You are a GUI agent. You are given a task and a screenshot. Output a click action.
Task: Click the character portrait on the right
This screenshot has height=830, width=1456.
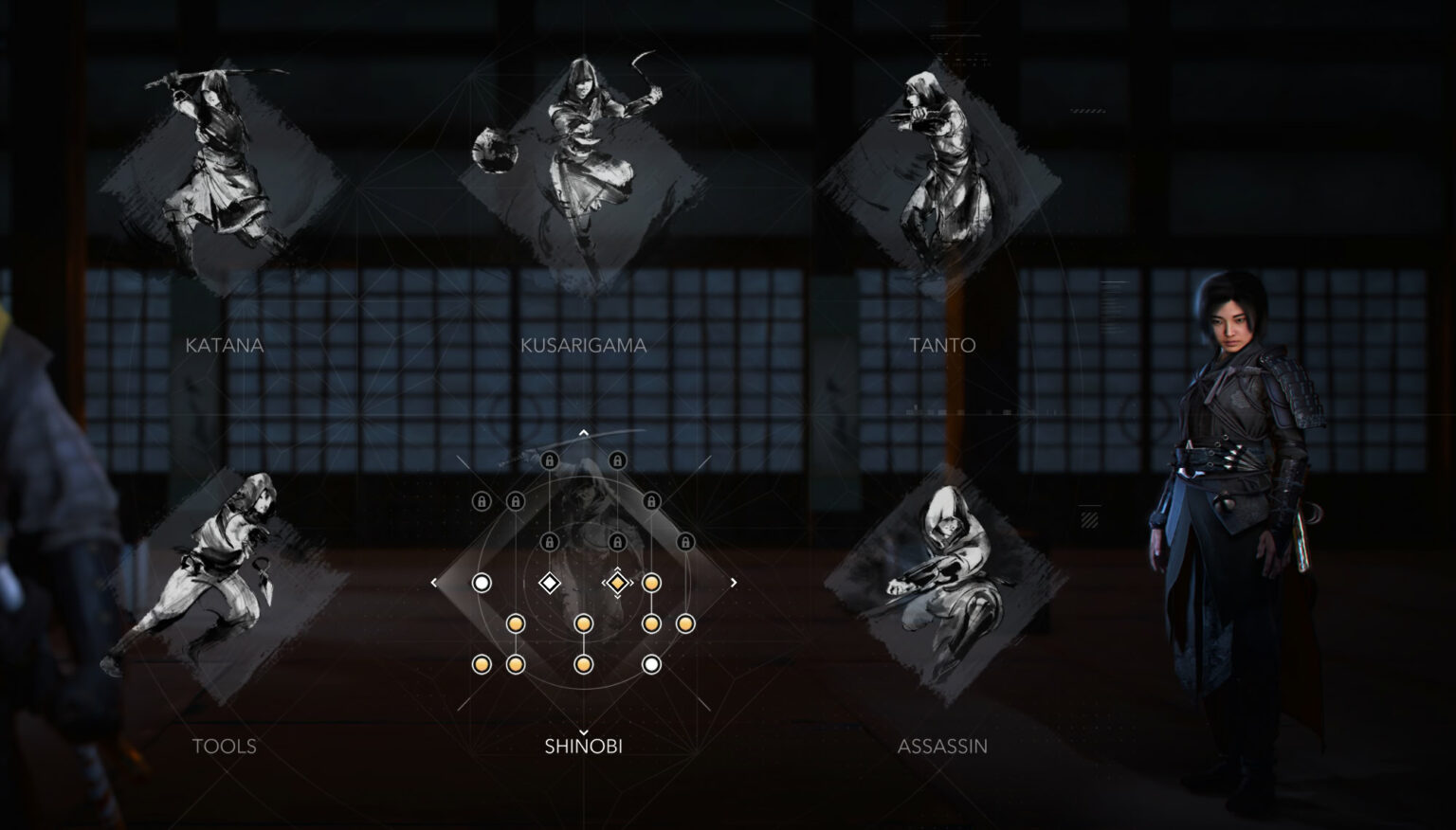click(1232, 521)
